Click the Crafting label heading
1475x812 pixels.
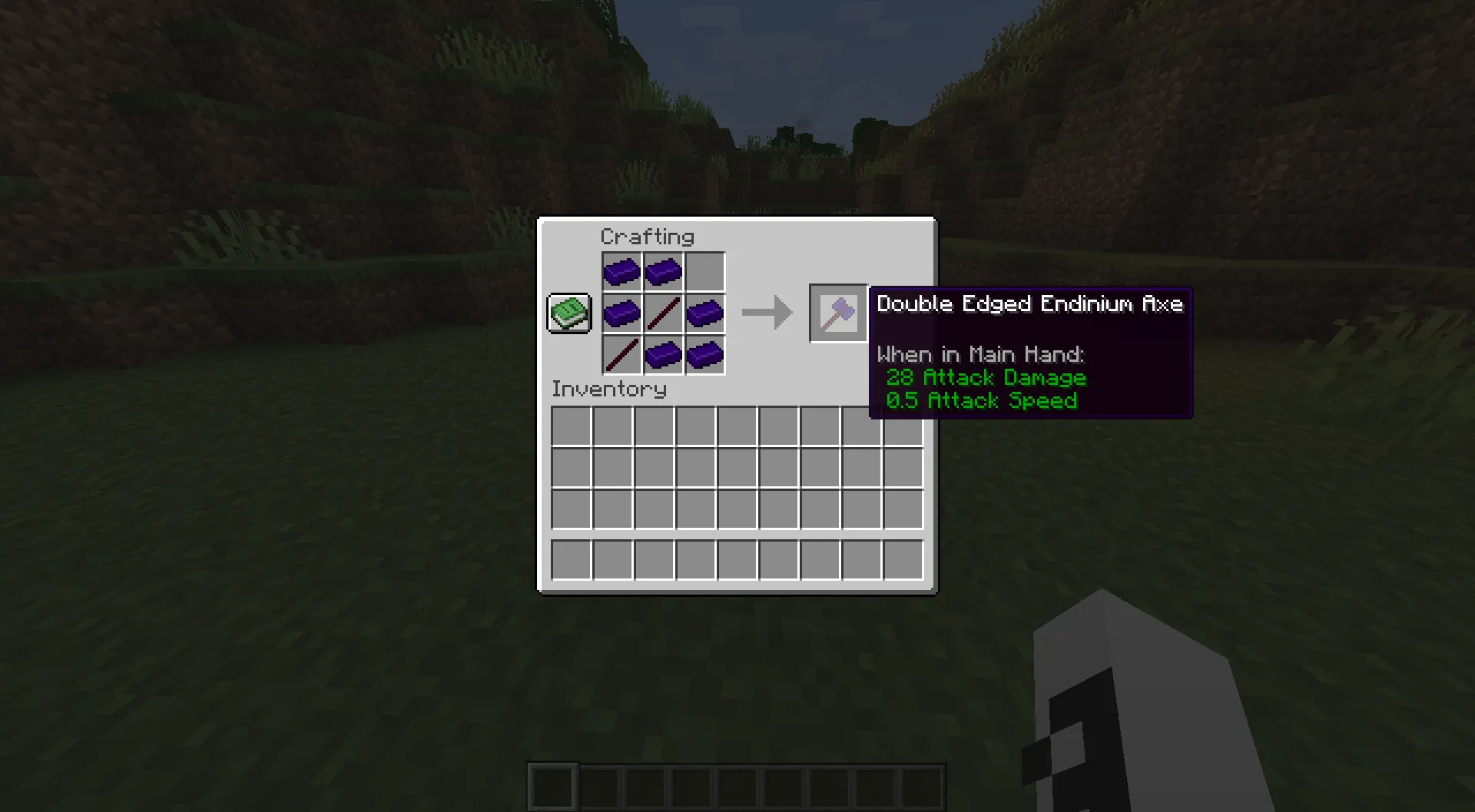(648, 237)
